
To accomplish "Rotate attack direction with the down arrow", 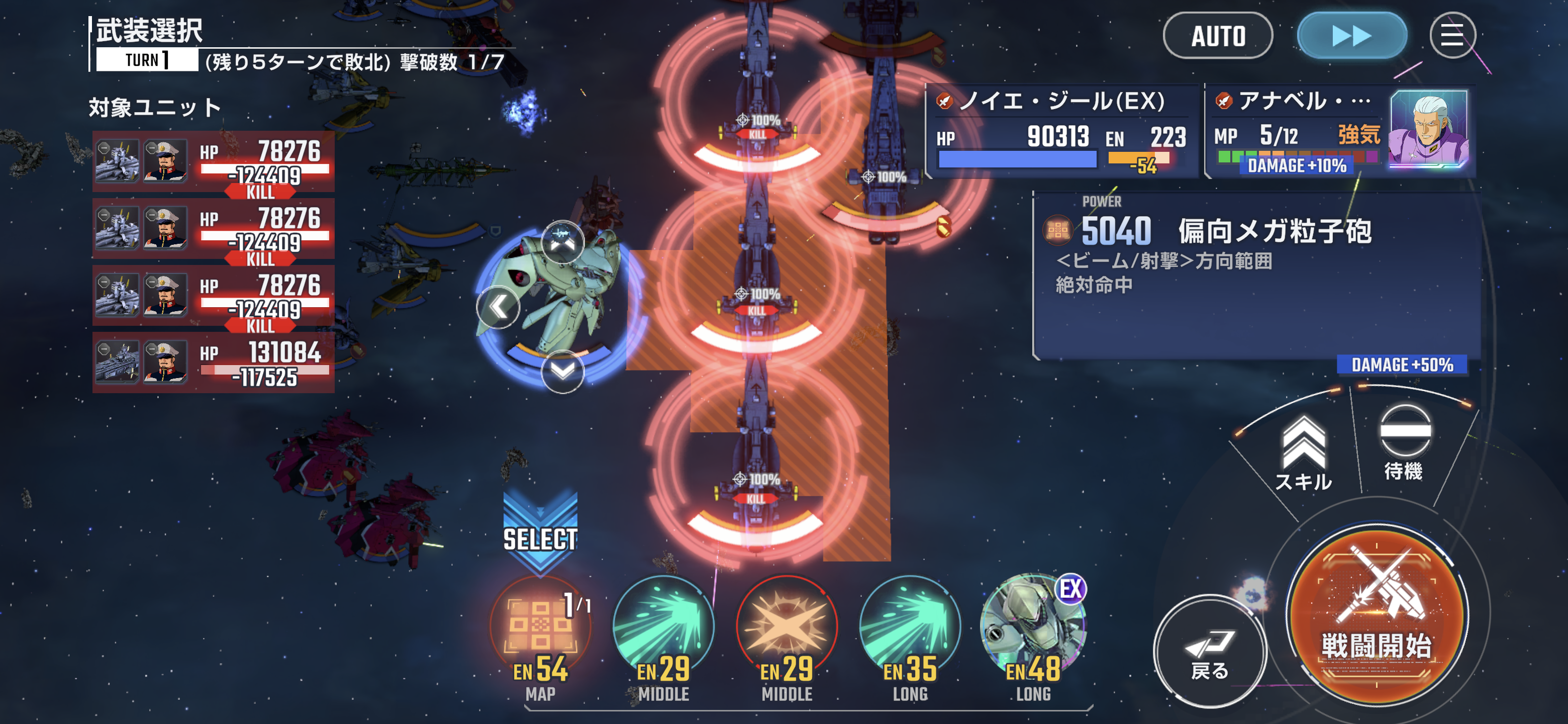I will click(562, 372).
